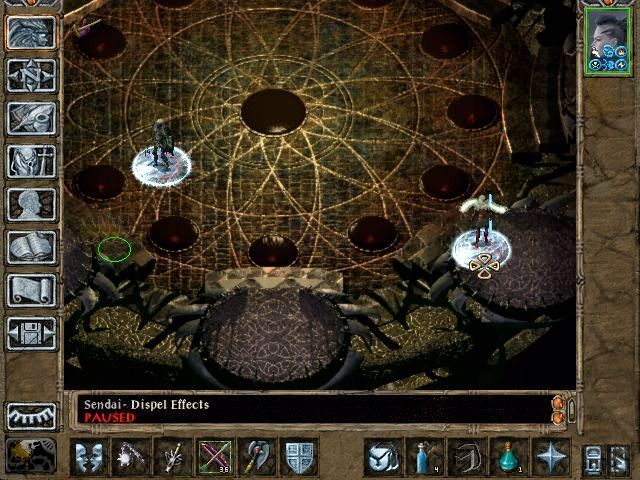Image resolution: width=640 pixels, height=480 pixels.
Task: Select the crossed arrows ammo slot
Action: click(215, 457)
